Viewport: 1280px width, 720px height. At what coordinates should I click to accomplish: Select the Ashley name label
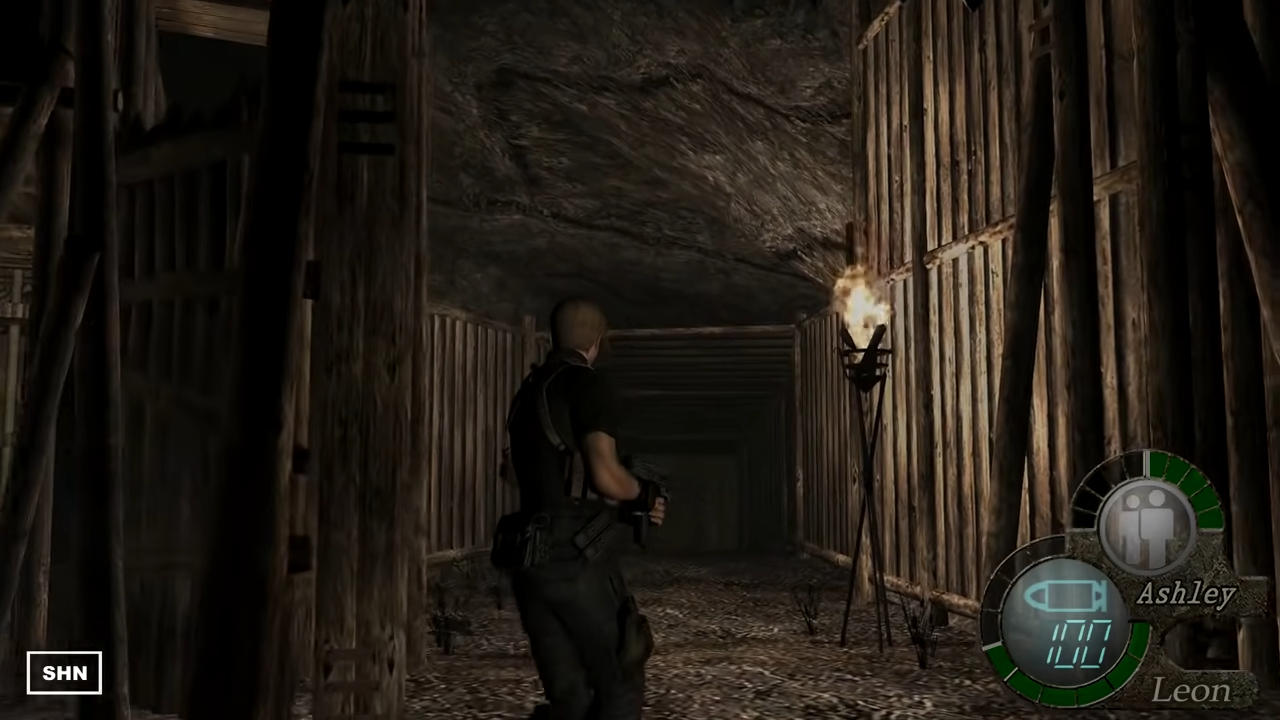pos(1186,593)
